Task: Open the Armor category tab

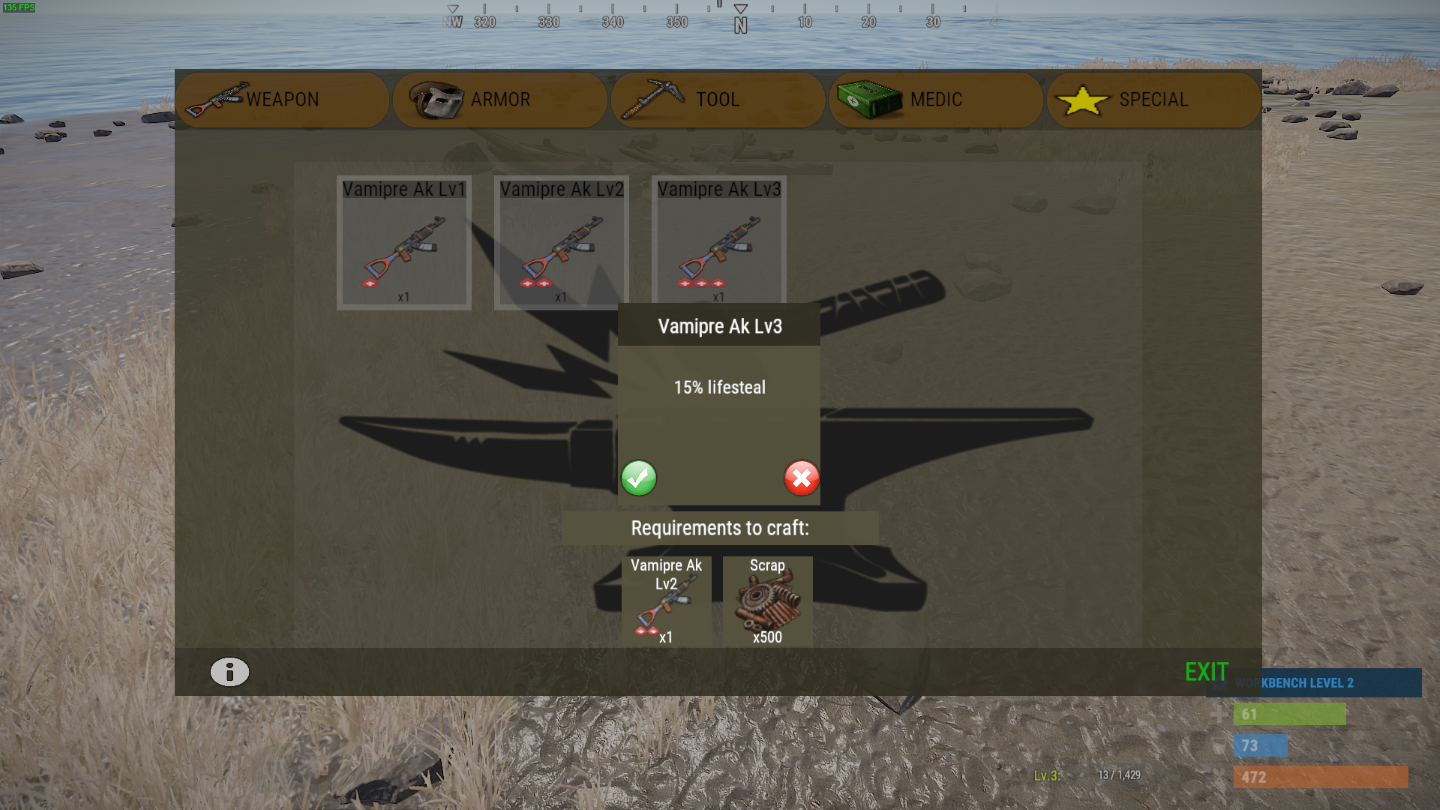Action: coord(499,100)
